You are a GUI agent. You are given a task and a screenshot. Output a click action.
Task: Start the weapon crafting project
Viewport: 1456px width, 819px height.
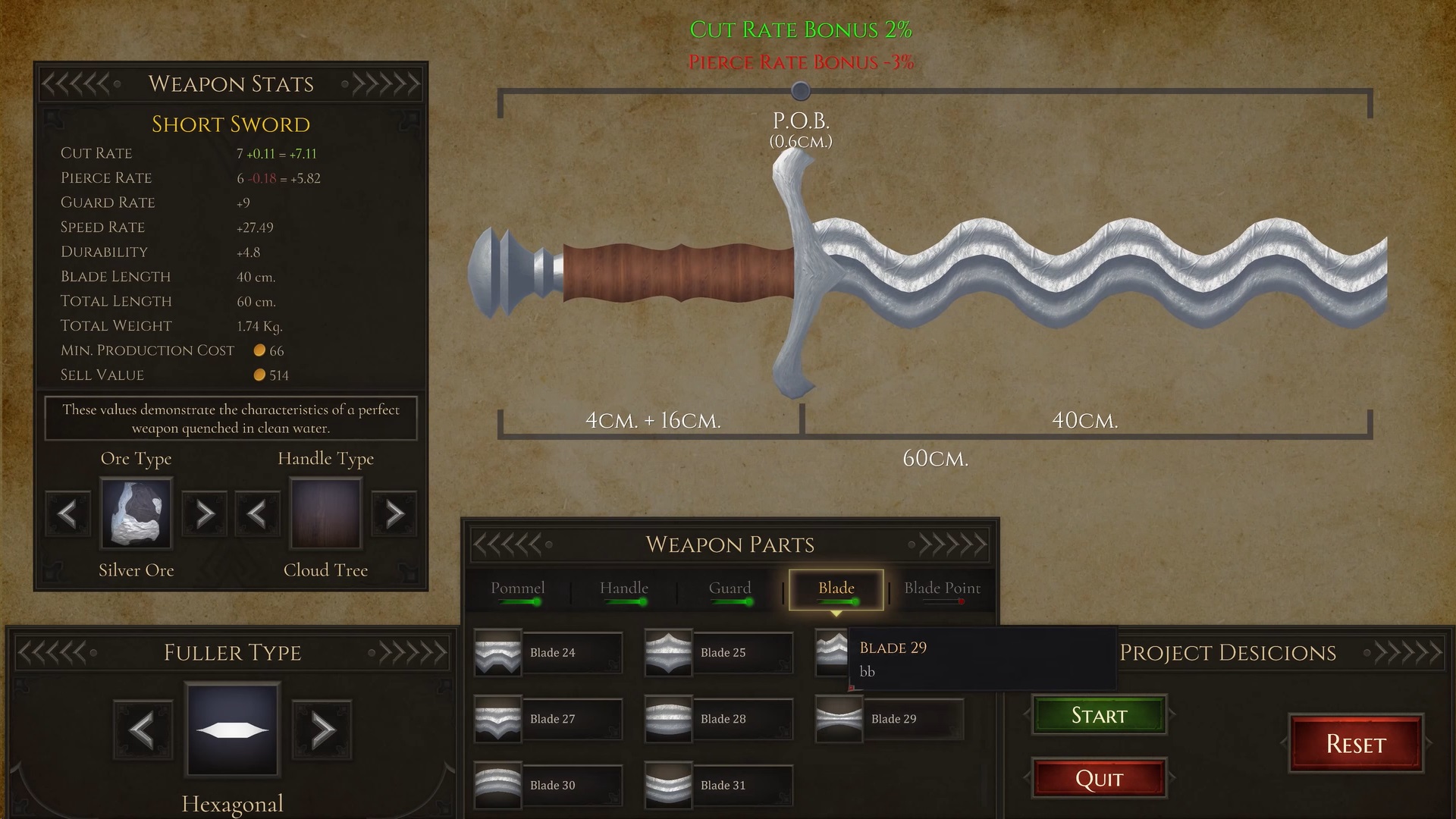(x=1099, y=715)
